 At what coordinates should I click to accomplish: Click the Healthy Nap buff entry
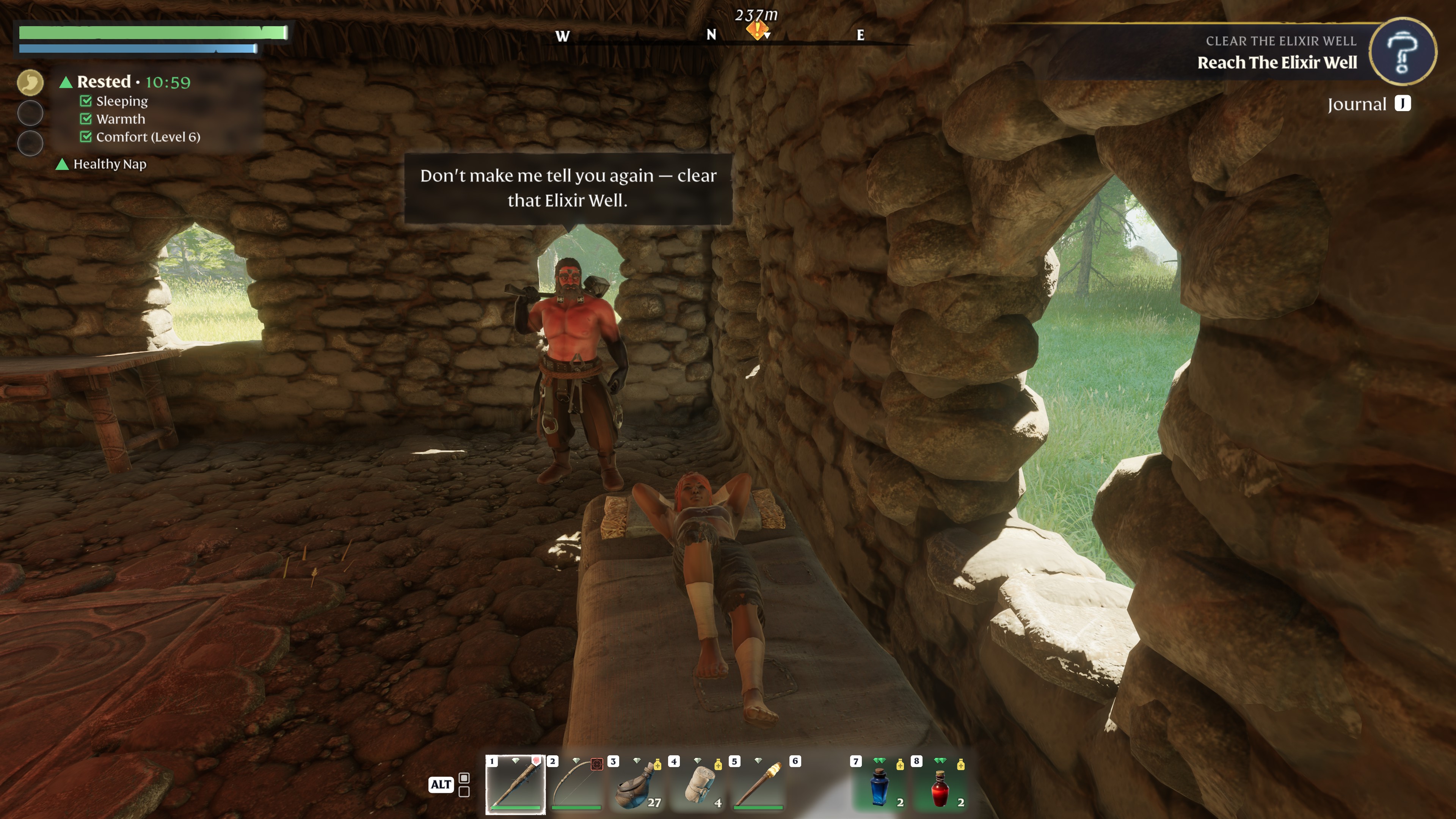[x=109, y=164]
